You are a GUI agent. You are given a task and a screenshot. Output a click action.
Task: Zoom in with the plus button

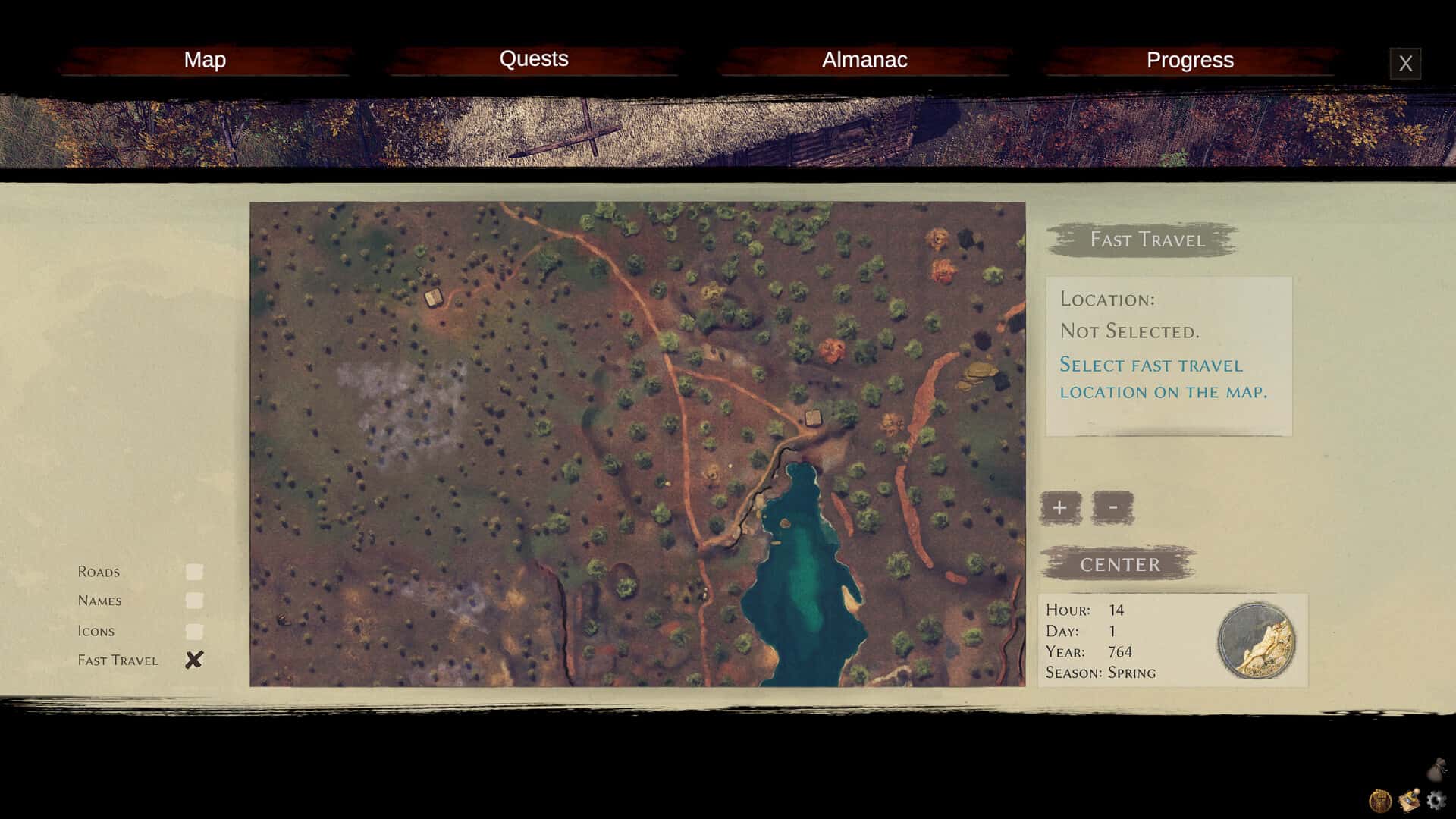click(x=1059, y=507)
